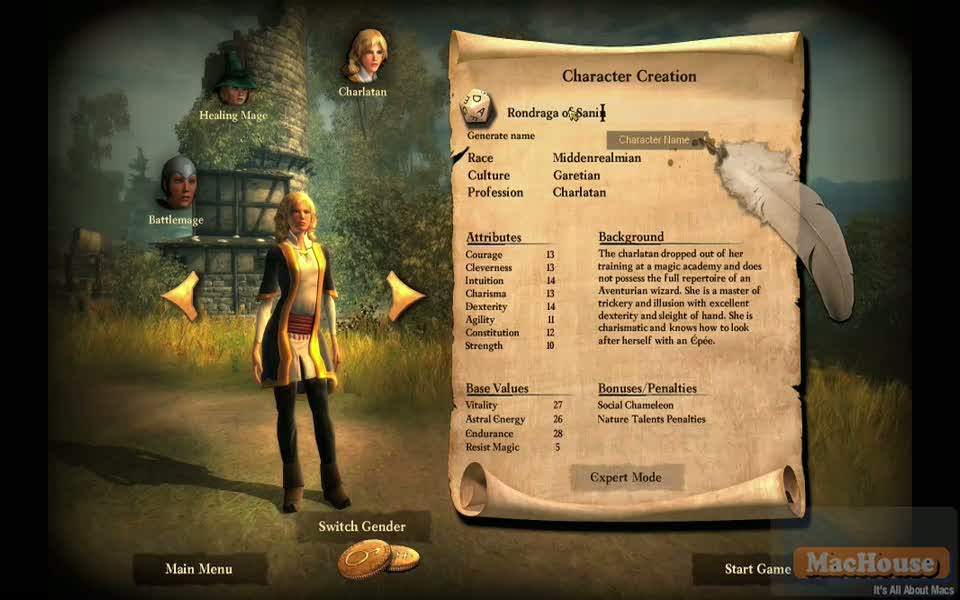Select the Healing Mage portrait
This screenshot has width=960, height=600.
click(x=234, y=82)
